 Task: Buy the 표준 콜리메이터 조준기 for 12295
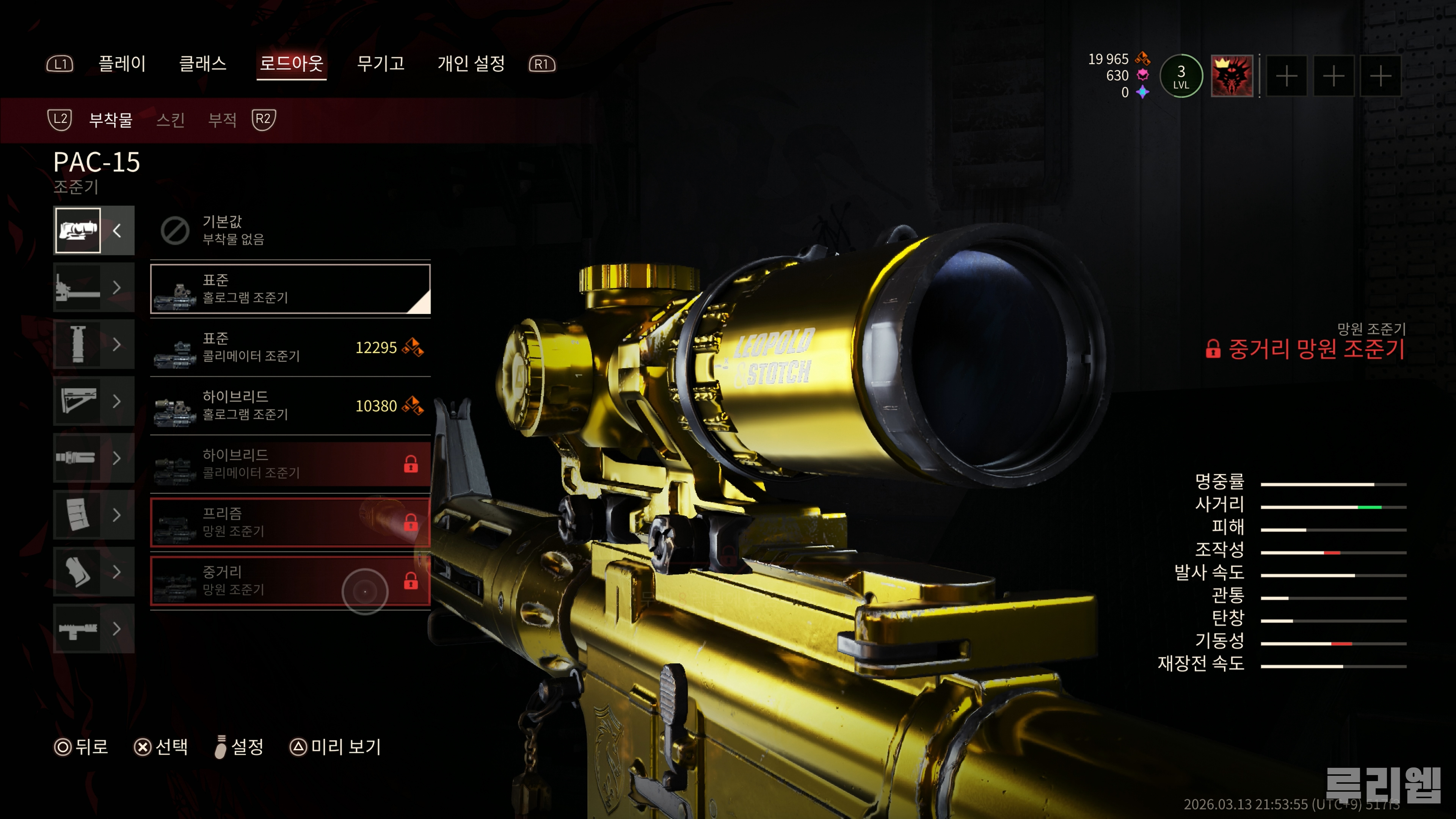pyautogui.click(x=289, y=347)
